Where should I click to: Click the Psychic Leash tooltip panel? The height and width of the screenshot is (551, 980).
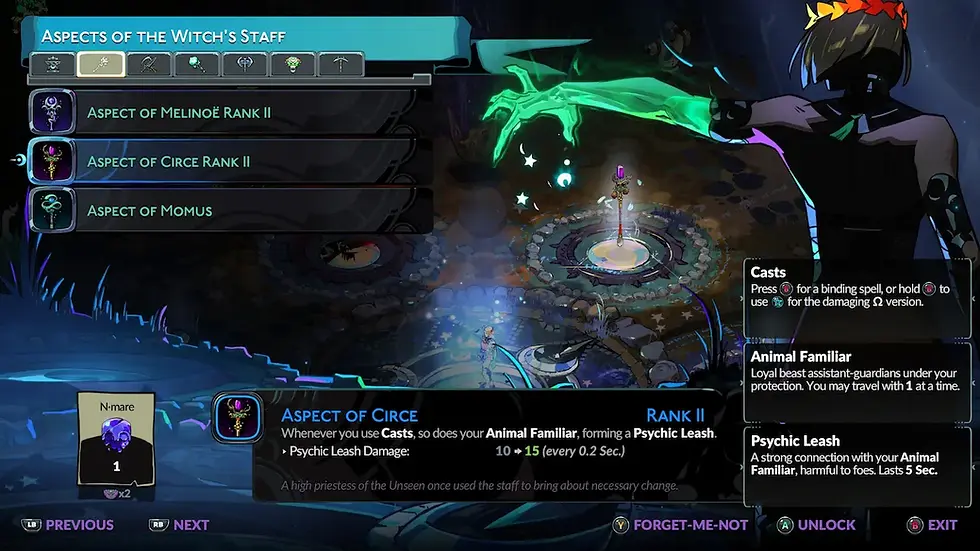pos(858,465)
